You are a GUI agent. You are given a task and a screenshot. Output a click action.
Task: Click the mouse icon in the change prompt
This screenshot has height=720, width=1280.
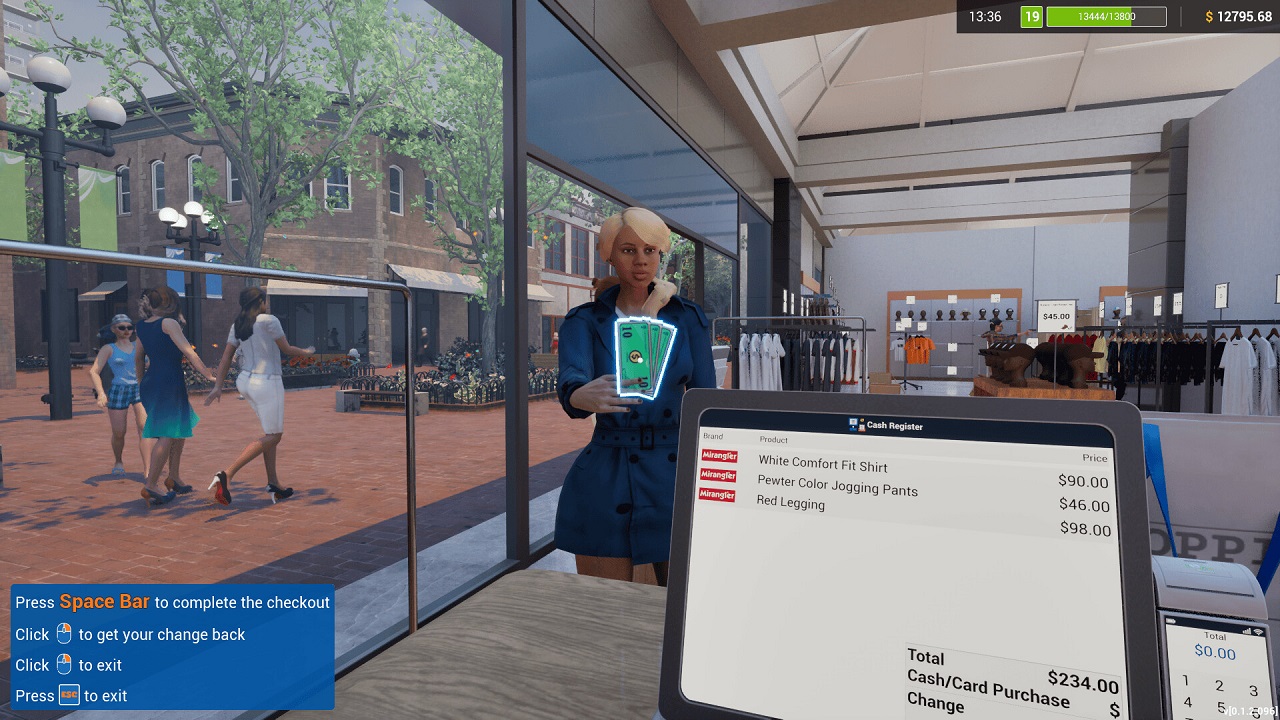pos(64,633)
